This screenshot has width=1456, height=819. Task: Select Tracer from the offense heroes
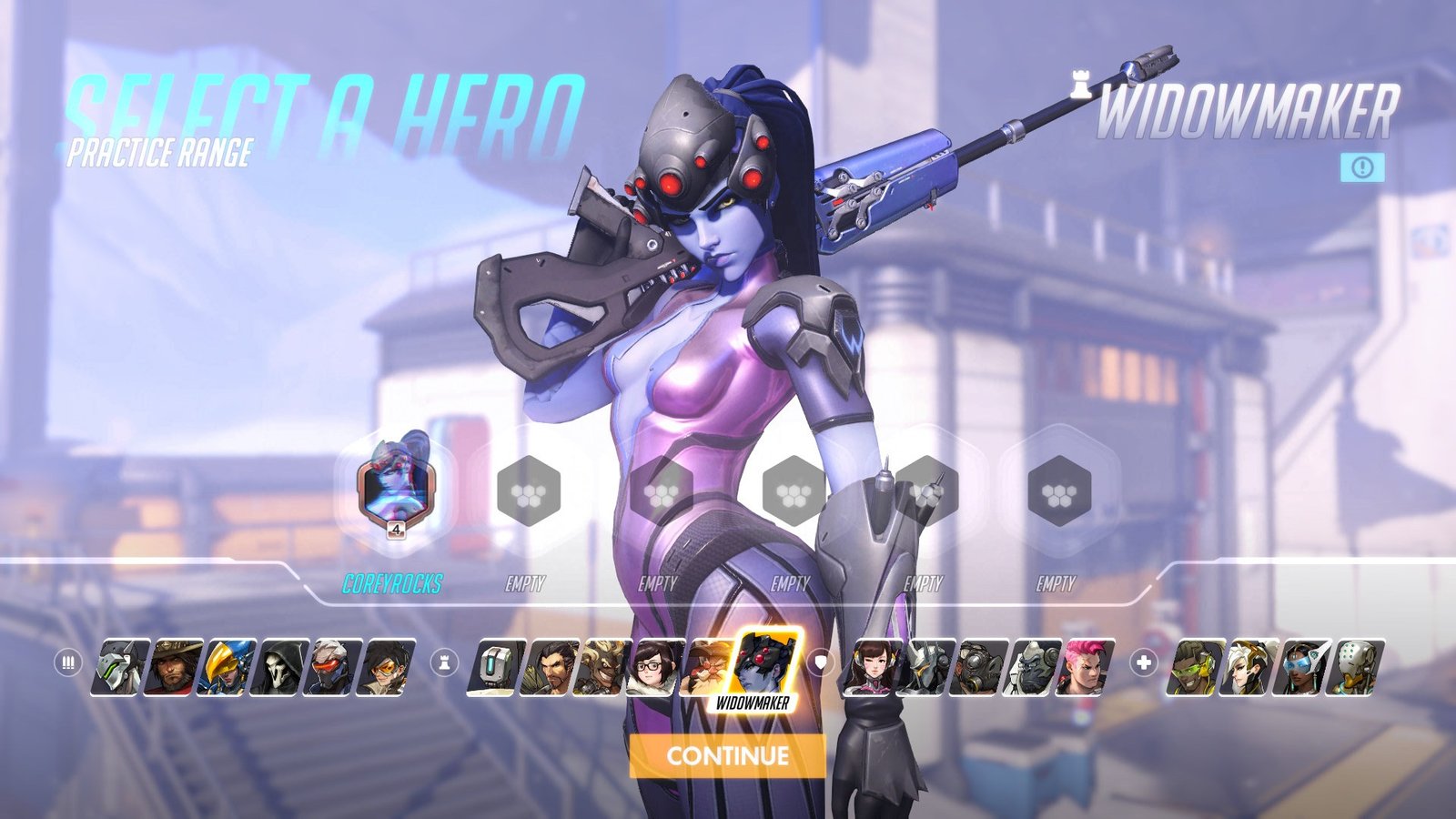[389, 667]
